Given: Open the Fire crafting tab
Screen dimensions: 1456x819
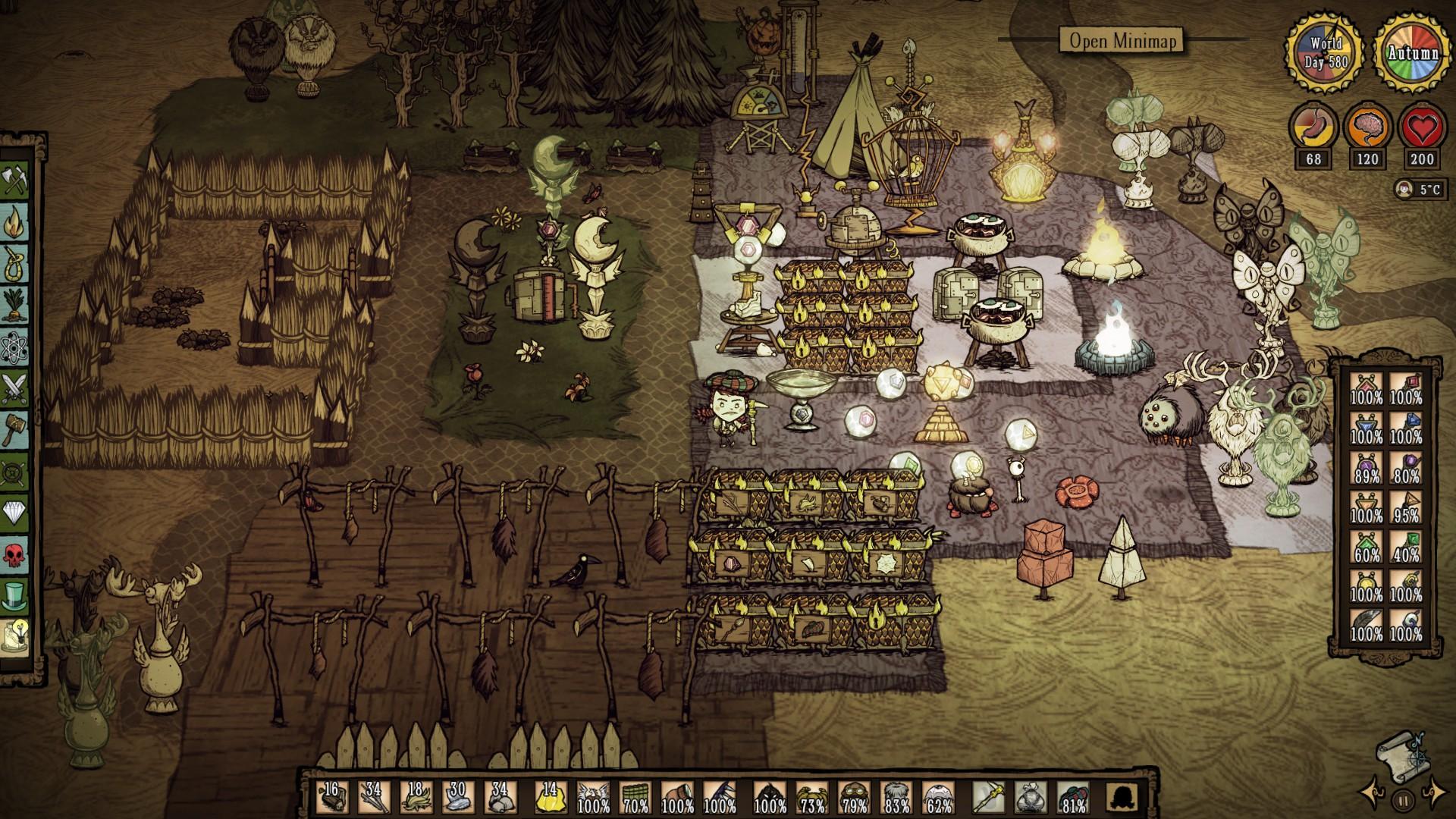Looking at the screenshot, I should coord(17,222).
